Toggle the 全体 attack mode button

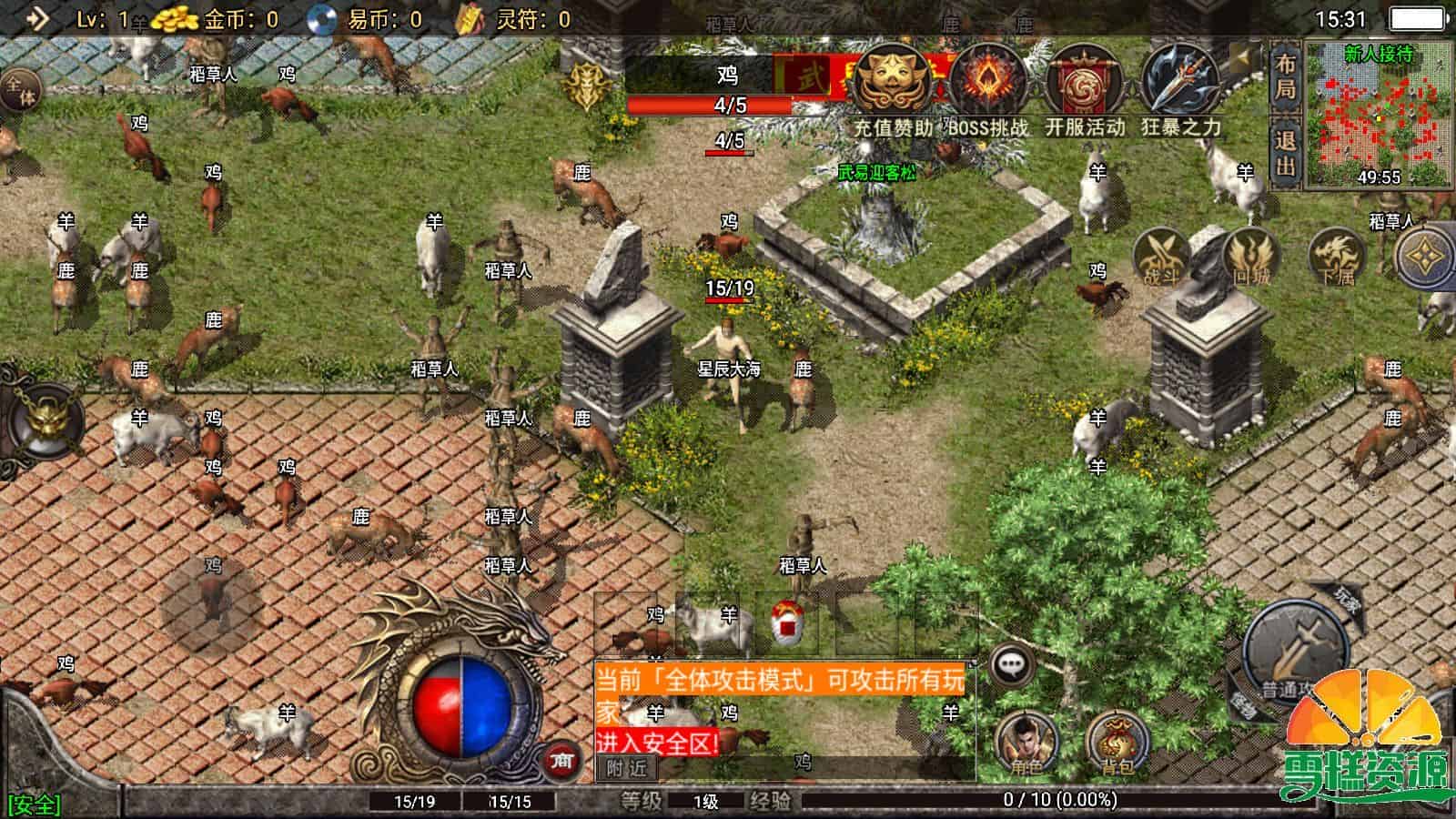[x=18, y=91]
